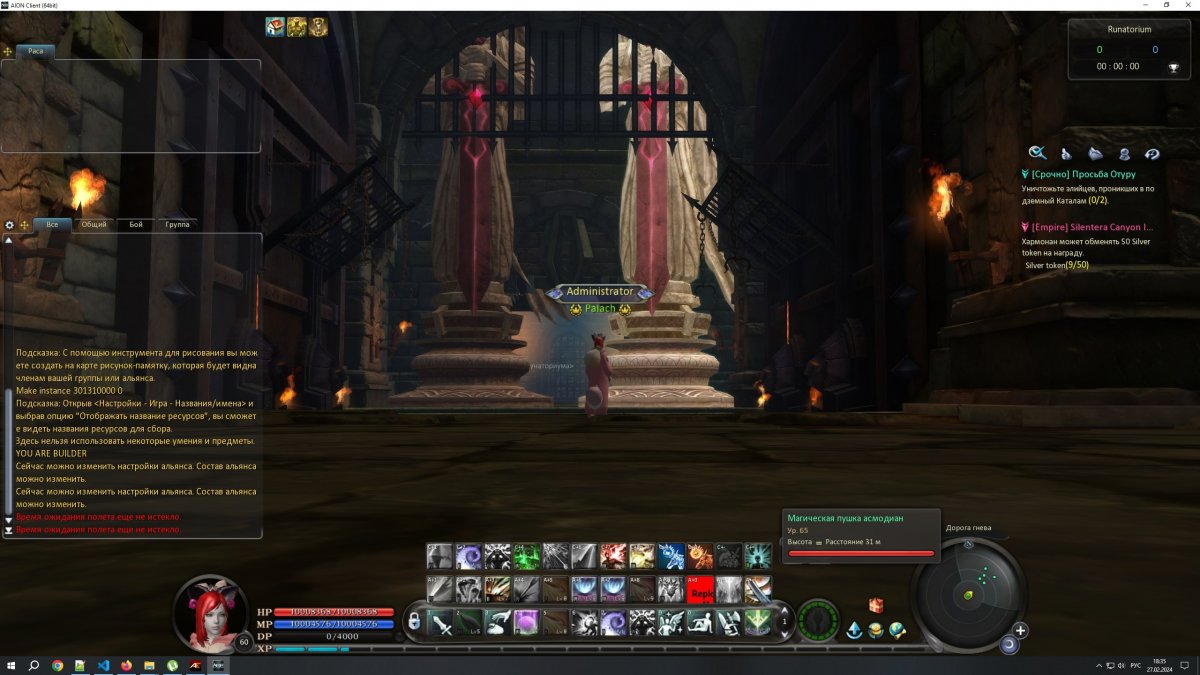Activate the crossed sword attack skill
1200x675 pixels.
click(440, 622)
